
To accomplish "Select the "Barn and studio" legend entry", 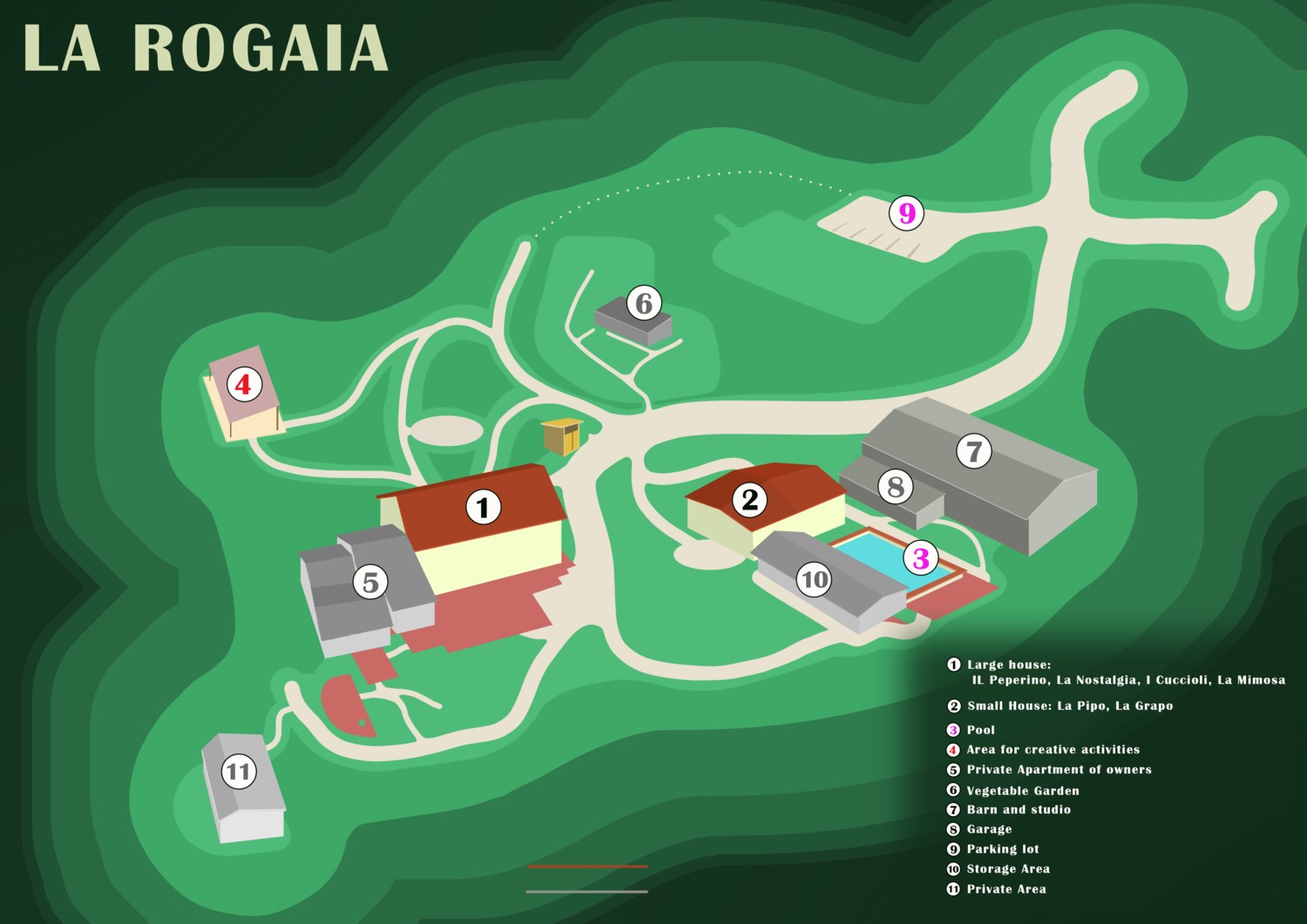I will (1019, 810).
